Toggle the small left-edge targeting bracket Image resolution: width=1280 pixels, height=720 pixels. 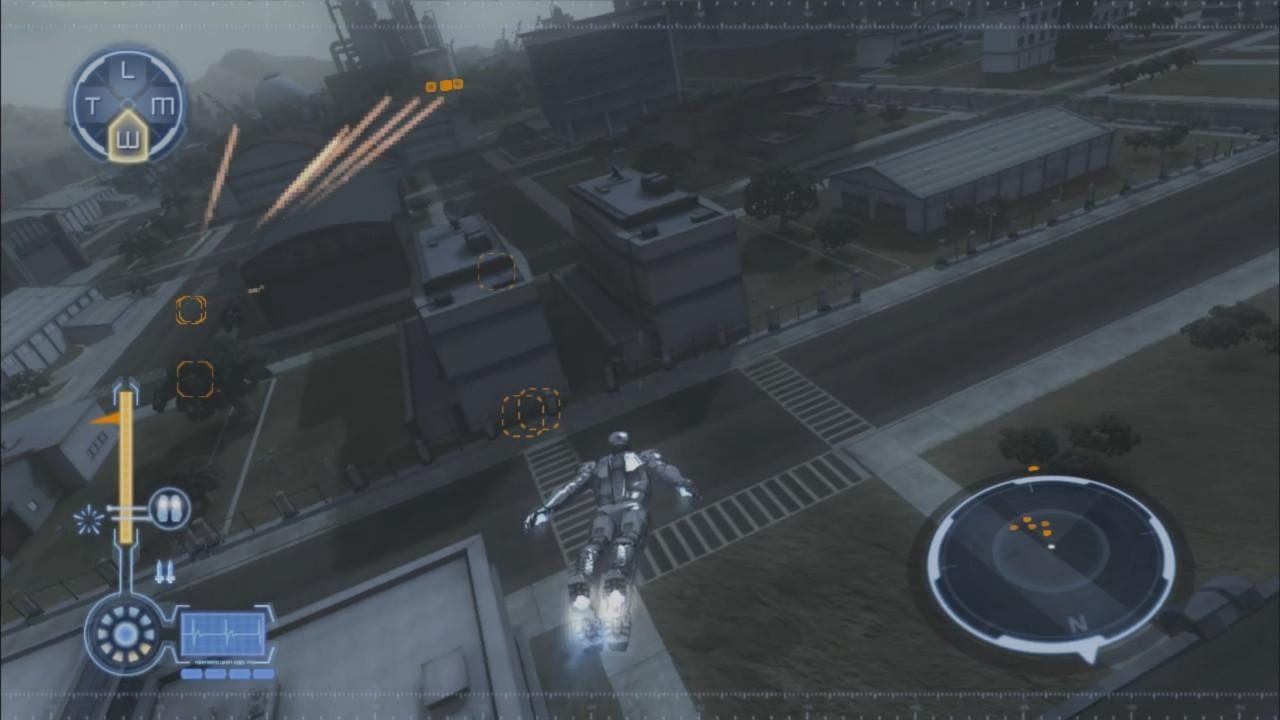[190, 309]
